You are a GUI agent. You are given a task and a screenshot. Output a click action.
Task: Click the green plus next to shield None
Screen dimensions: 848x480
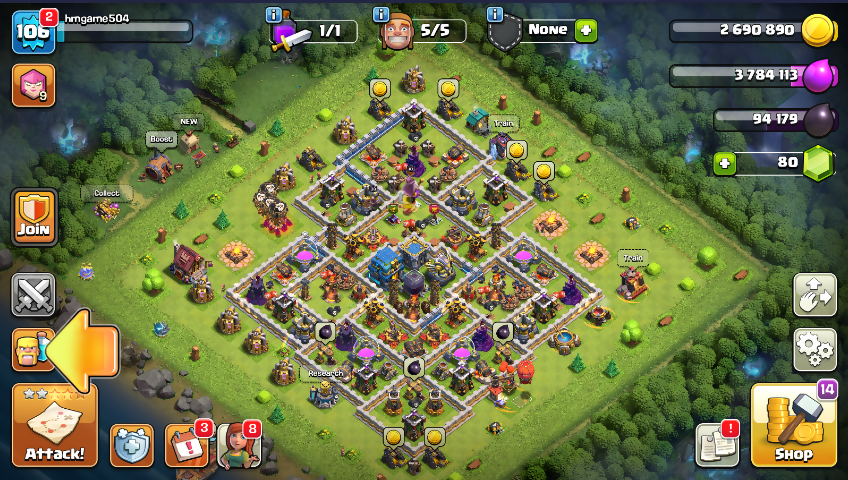click(x=586, y=30)
